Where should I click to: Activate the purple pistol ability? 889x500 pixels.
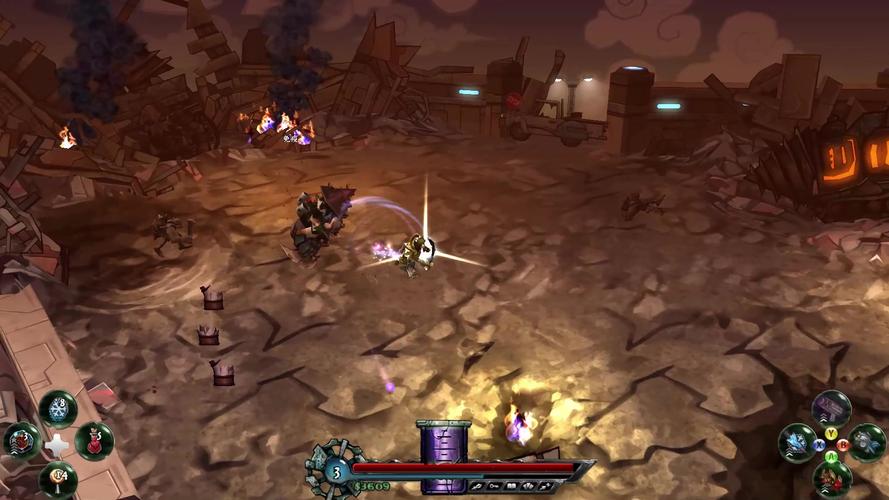click(831, 408)
